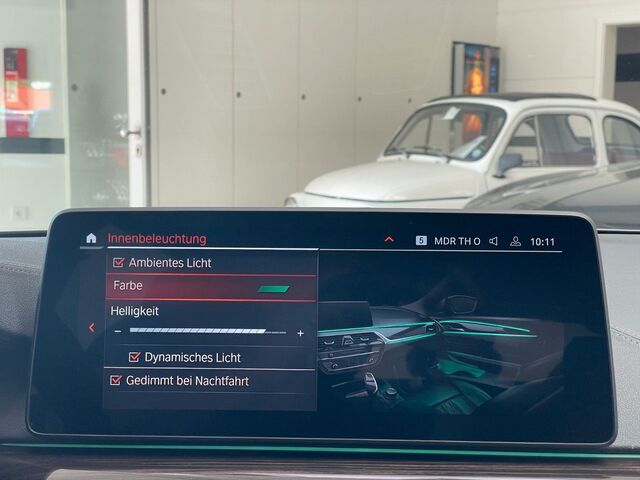Image resolution: width=640 pixels, height=480 pixels.
Task: Select the MDR TH O radio station
Action: (457, 241)
